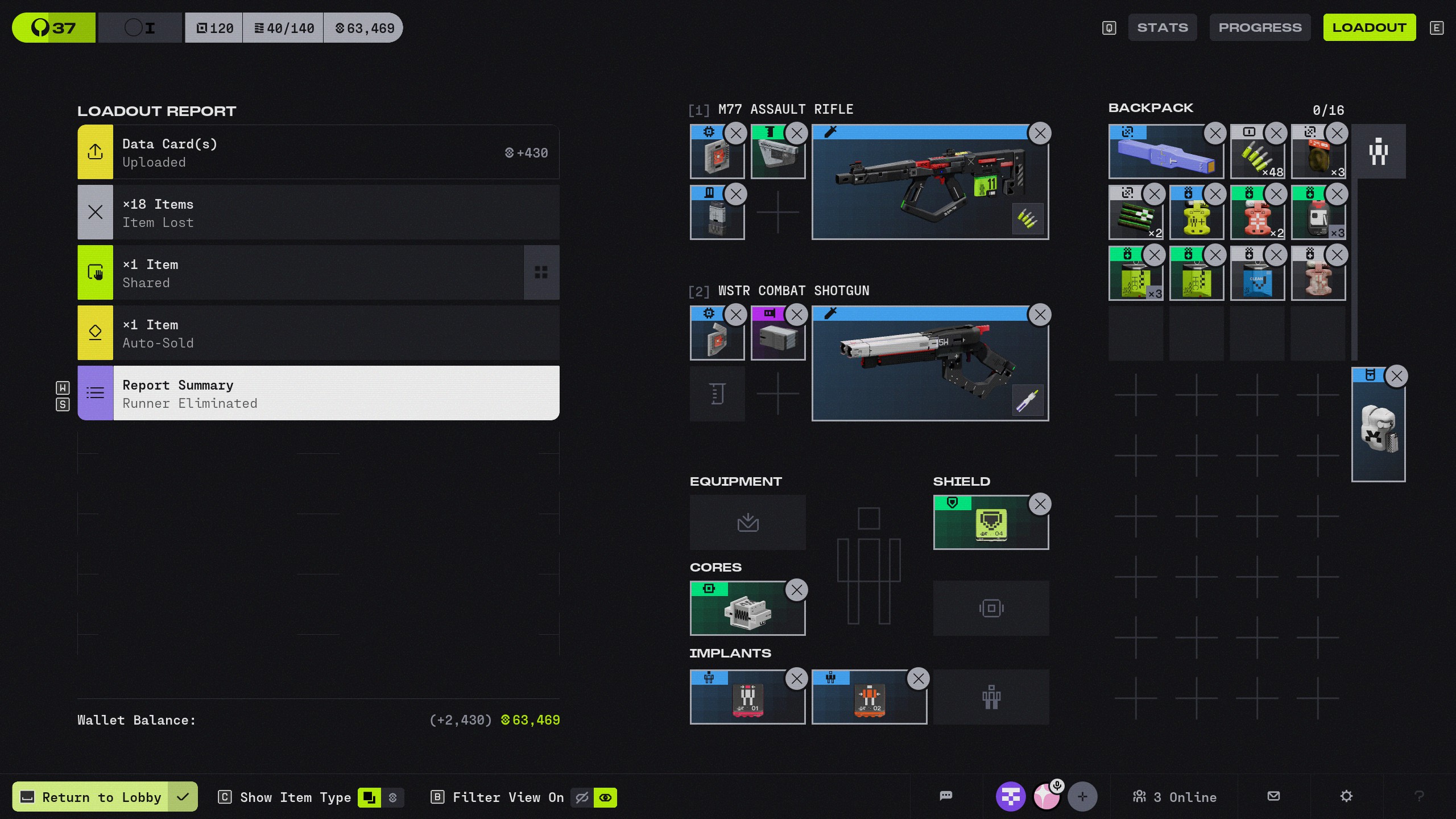This screenshot has width=1456, height=819.
Task: Return to Lobby
Action: 102,797
